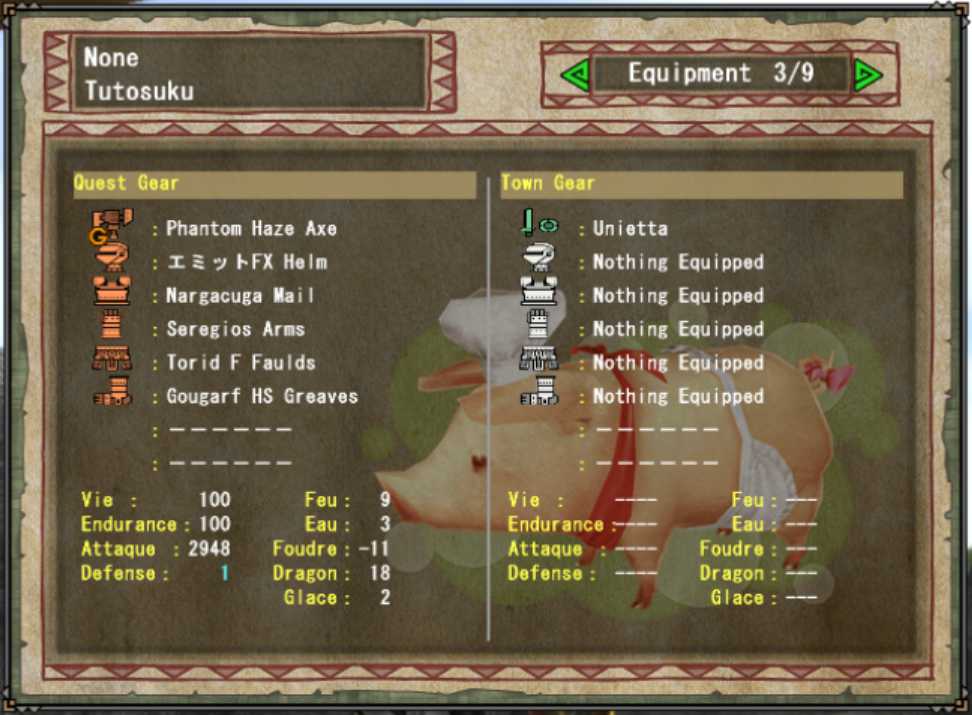
Task: Click the Town Gear section header
Action: tap(701, 184)
